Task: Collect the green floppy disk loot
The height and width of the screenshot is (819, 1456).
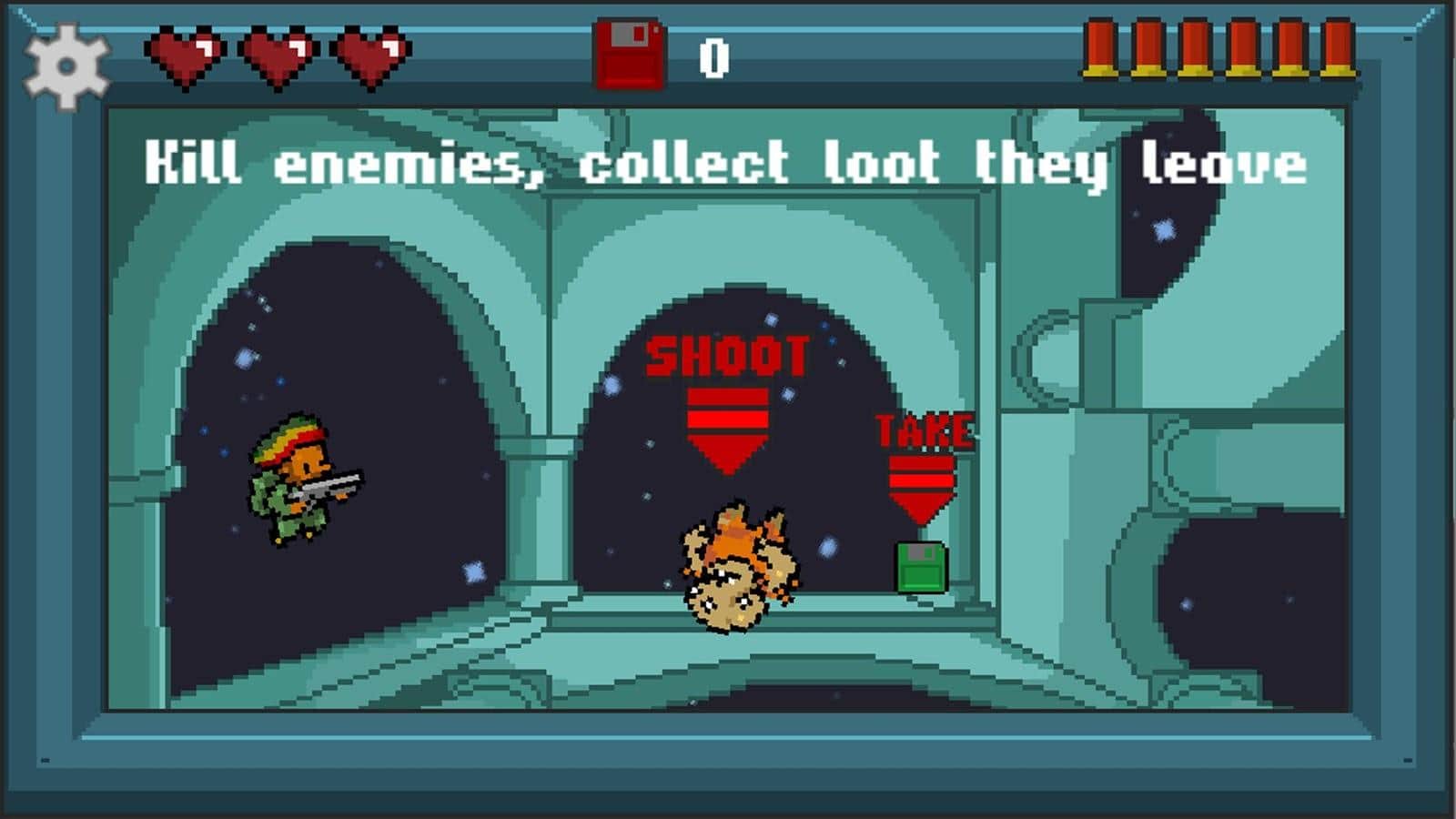Action: pyautogui.click(x=922, y=569)
